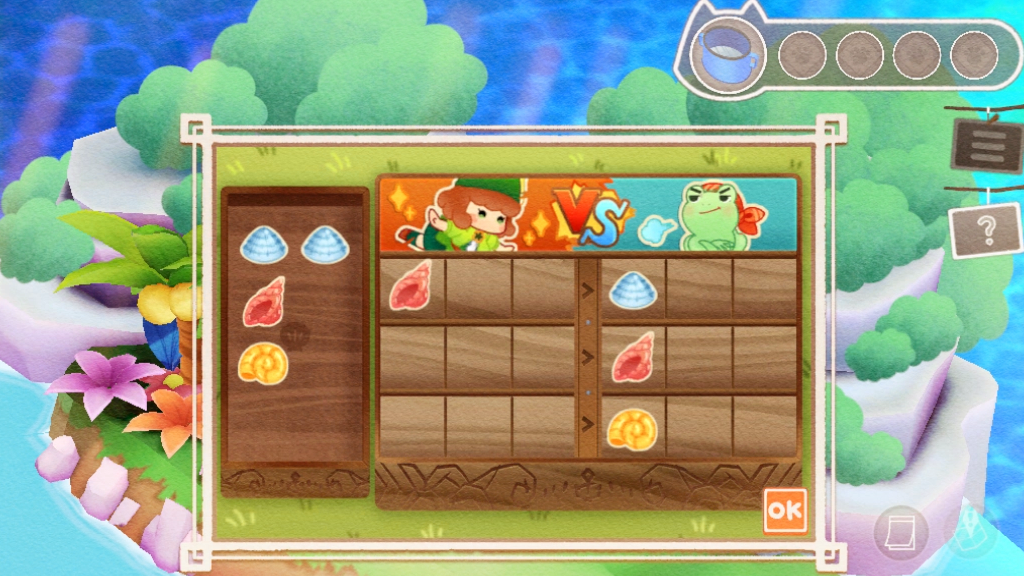Open the notepad icon

point(899,532)
